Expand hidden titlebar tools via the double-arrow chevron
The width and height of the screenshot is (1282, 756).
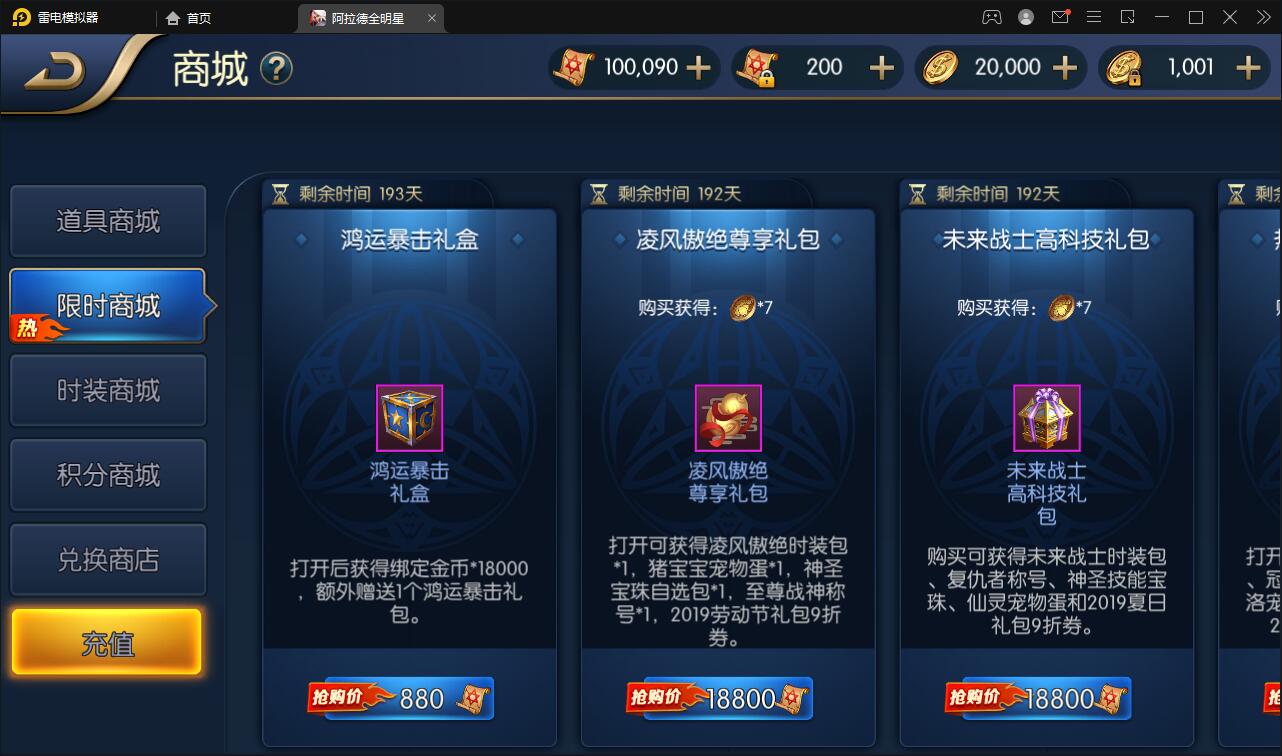coord(1262,17)
